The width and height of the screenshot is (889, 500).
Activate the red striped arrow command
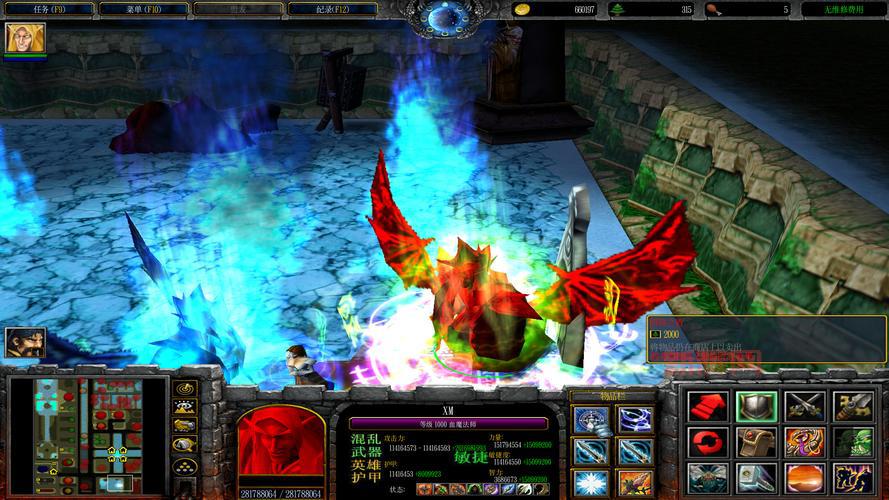[707, 406]
